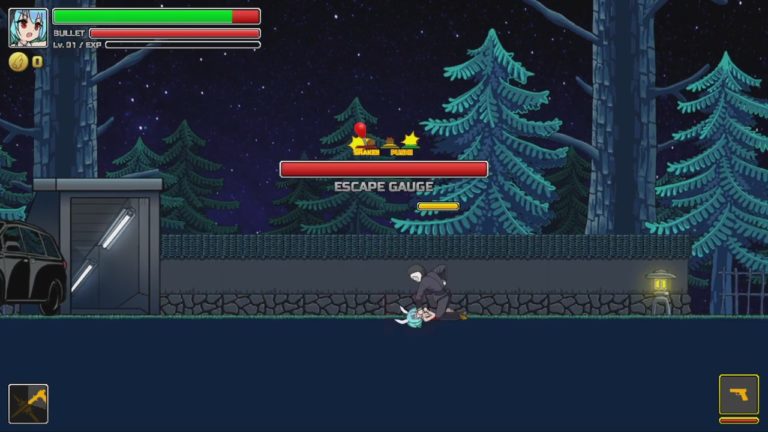
Task: Select the crossed-out golden weapon slot
Action: pyautogui.click(x=28, y=403)
